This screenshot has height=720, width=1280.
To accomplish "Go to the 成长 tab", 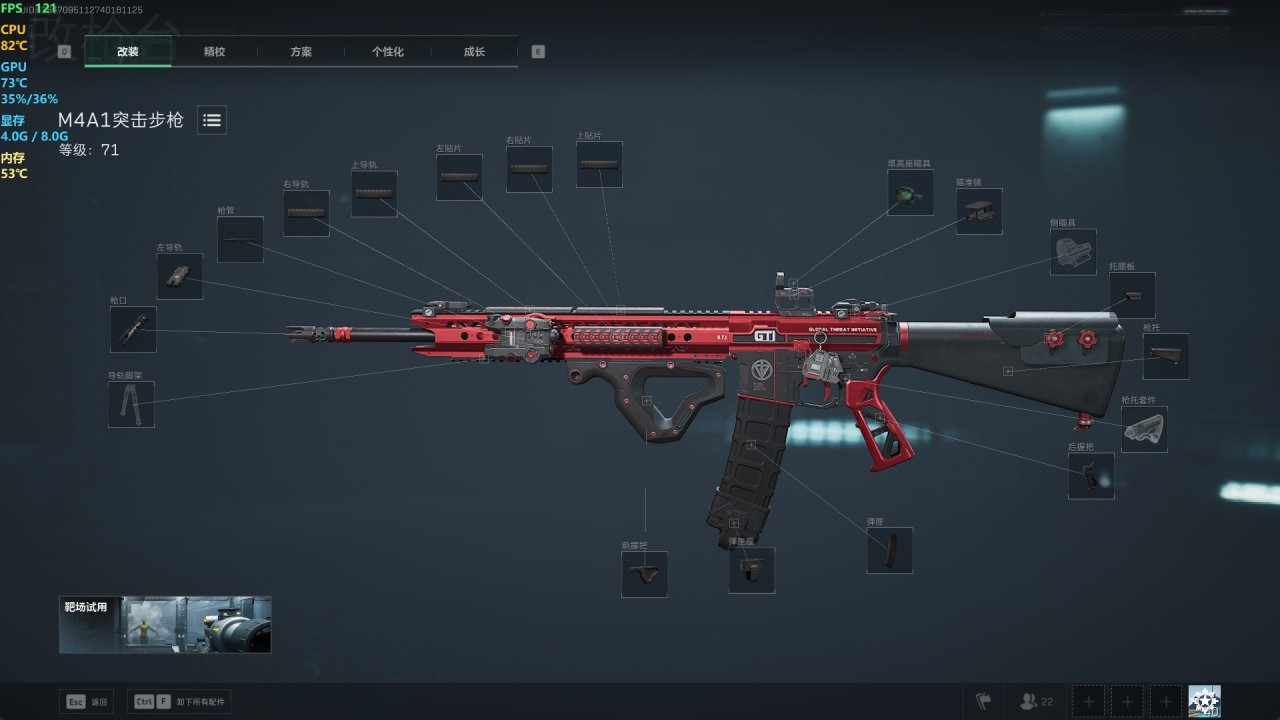I will pos(474,52).
